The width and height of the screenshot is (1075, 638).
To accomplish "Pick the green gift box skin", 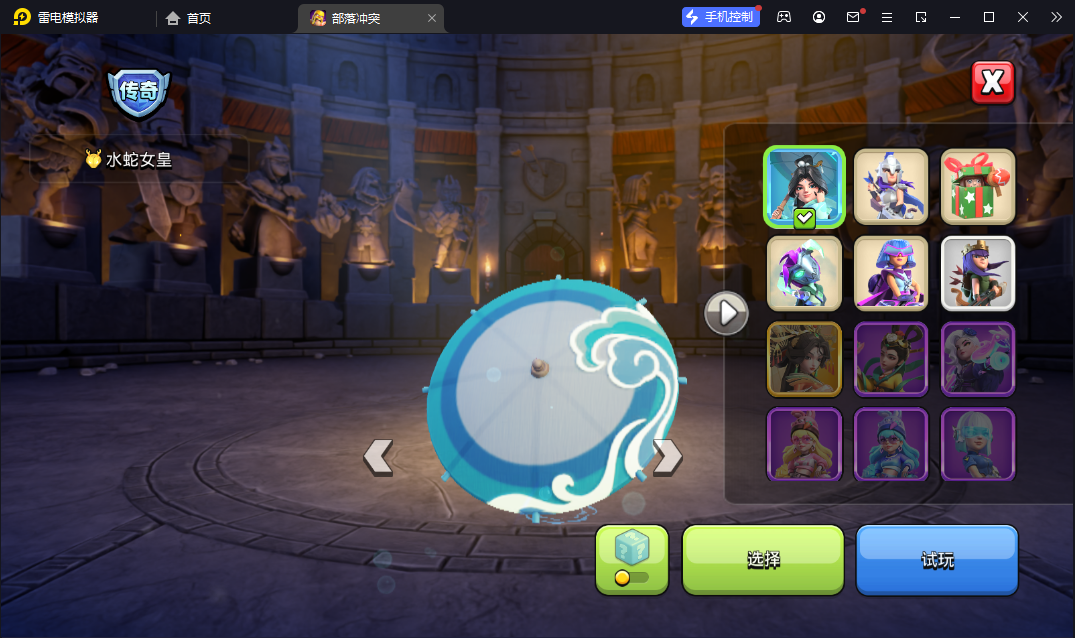I will coord(978,187).
